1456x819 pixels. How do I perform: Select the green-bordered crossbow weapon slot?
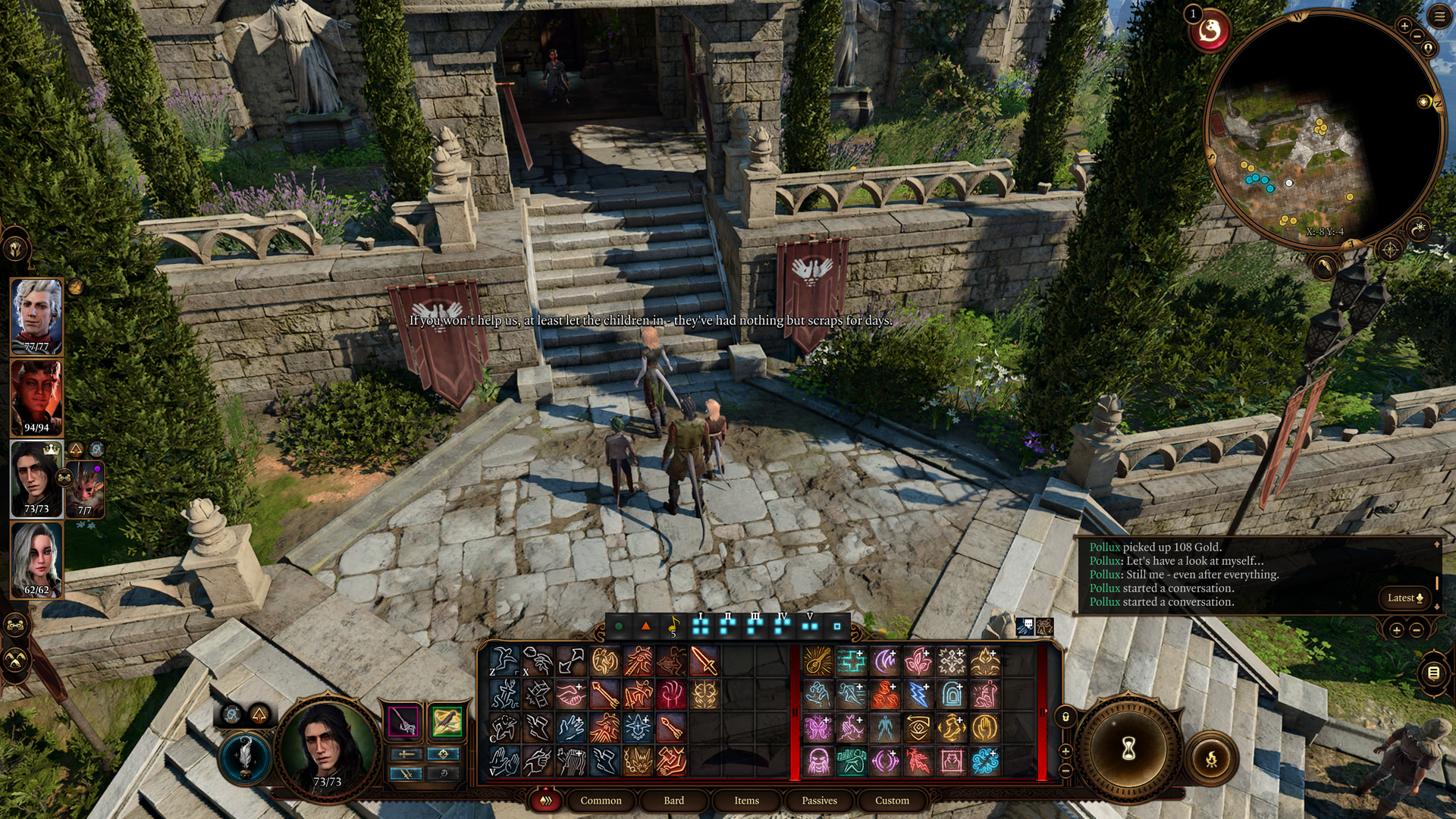tap(446, 721)
